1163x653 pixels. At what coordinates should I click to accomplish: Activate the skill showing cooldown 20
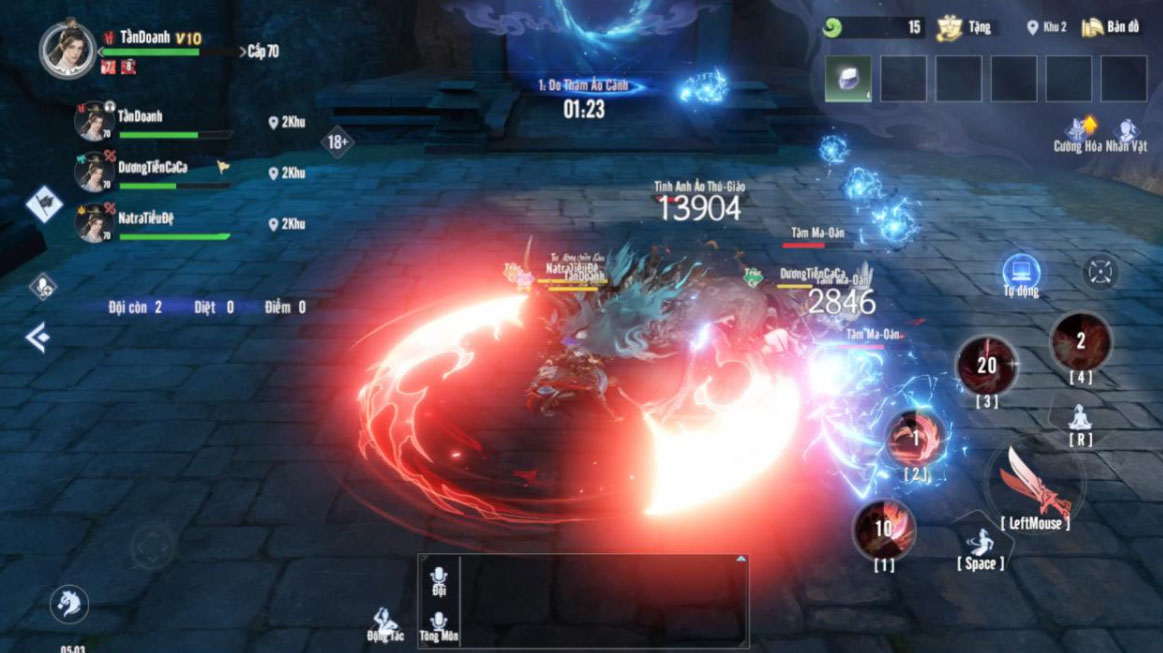click(x=987, y=366)
